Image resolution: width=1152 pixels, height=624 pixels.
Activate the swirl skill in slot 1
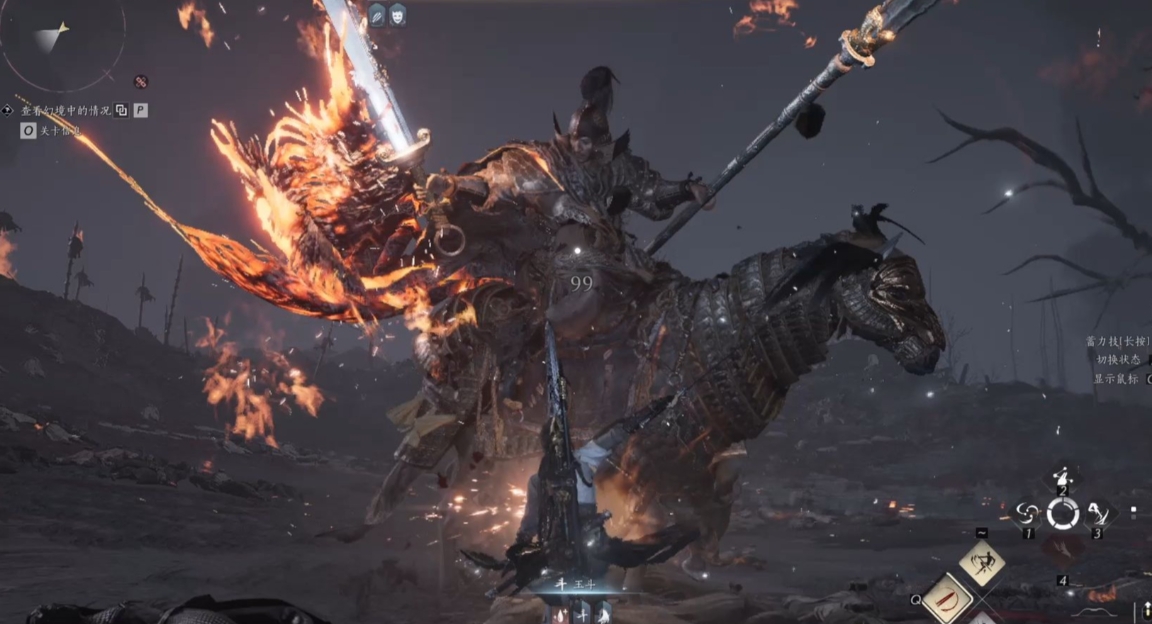pos(1027,515)
